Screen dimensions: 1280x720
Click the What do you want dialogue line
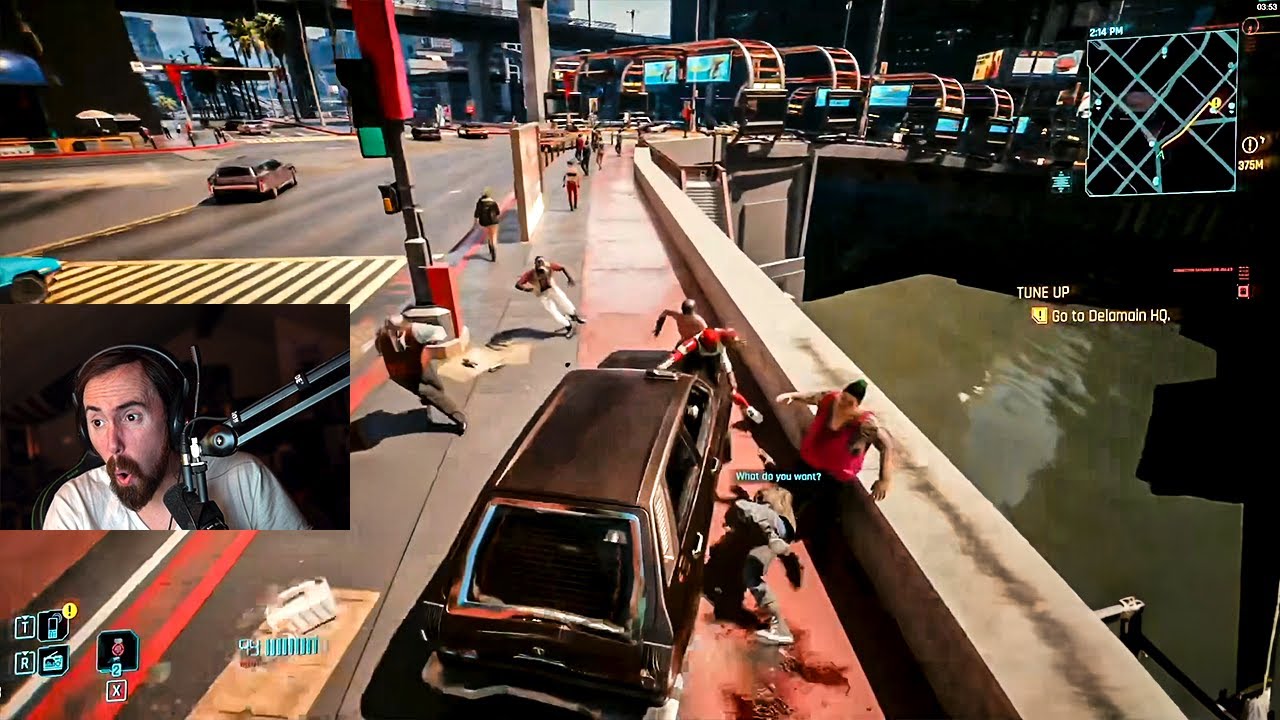[778, 477]
